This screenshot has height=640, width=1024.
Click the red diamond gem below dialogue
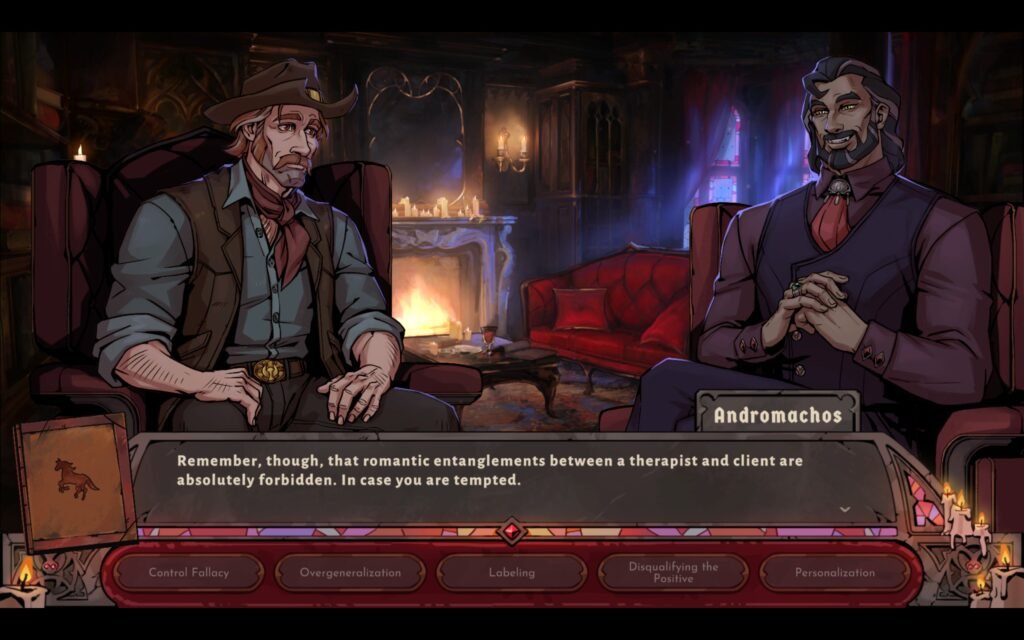click(x=512, y=531)
